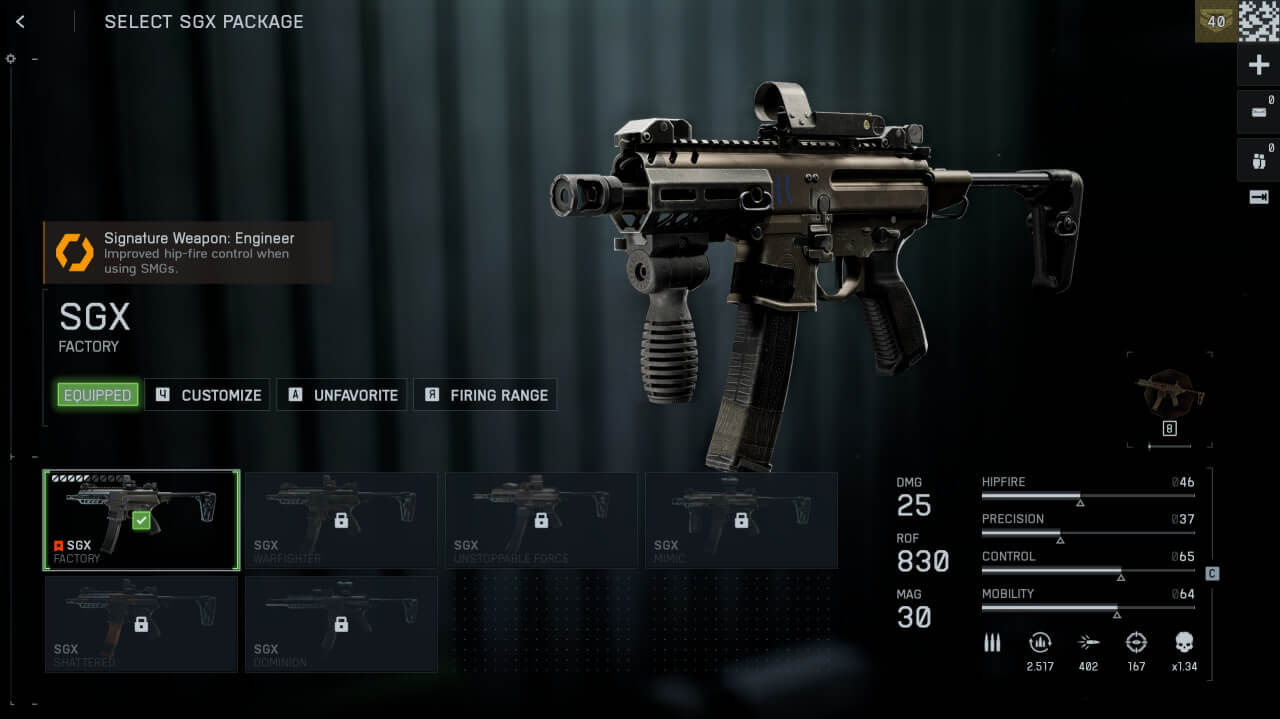Select the SGX Factory package tile

tap(141, 520)
